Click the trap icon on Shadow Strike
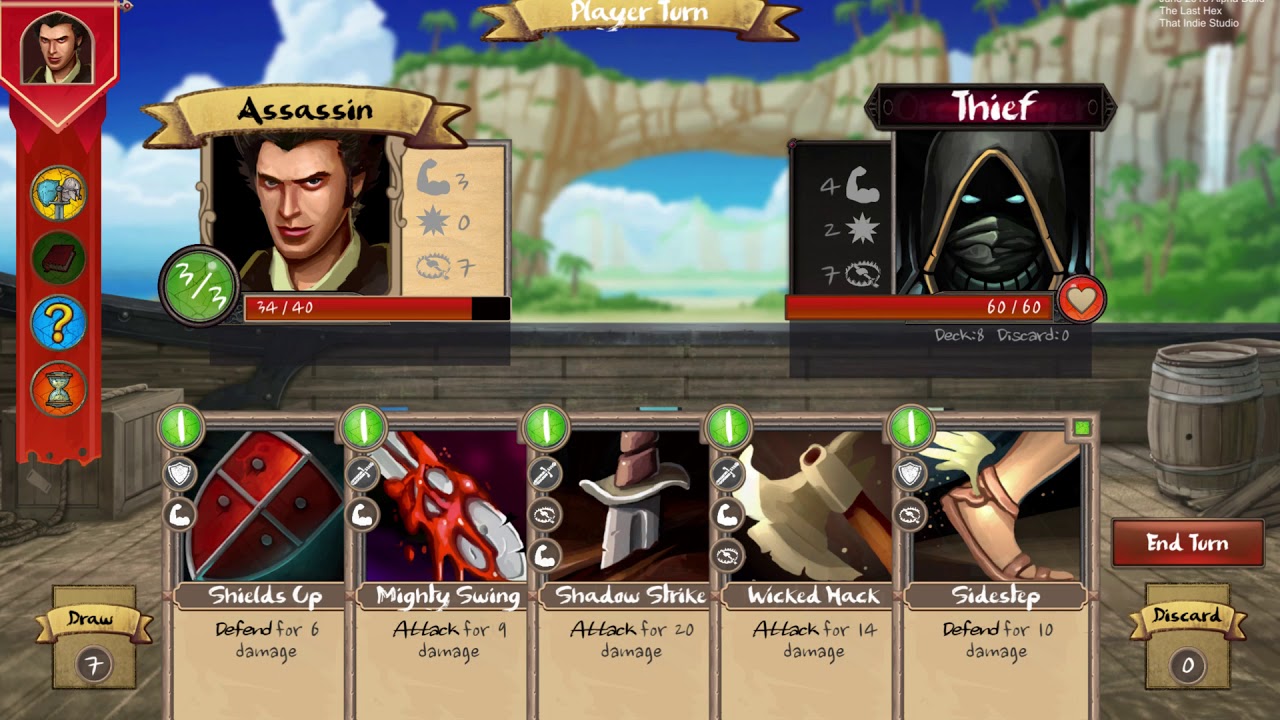The height and width of the screenshot is (720, 1280). [545, 514]
